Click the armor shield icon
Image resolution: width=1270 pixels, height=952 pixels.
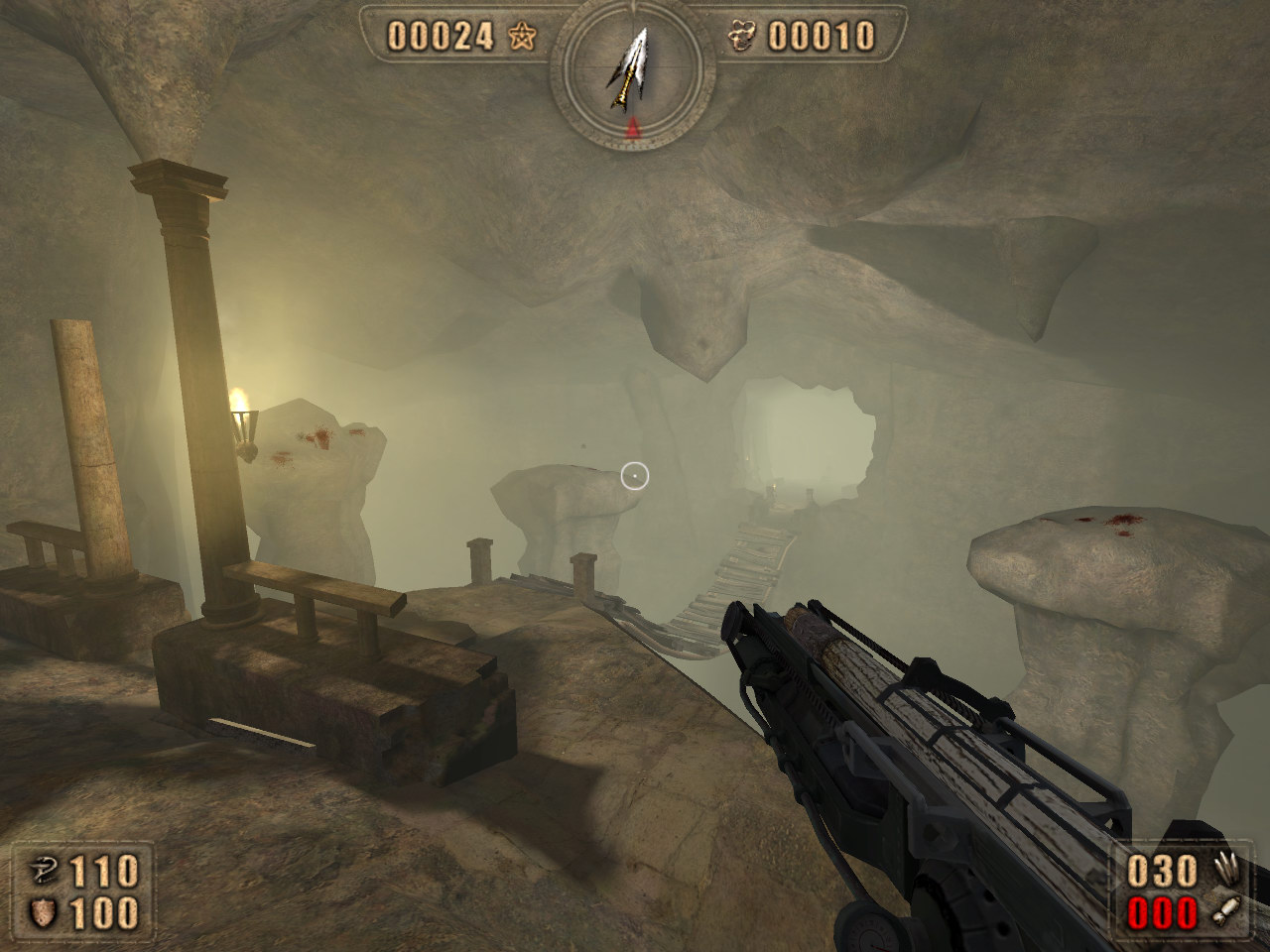pyautogui.click(x=45, y=913)
